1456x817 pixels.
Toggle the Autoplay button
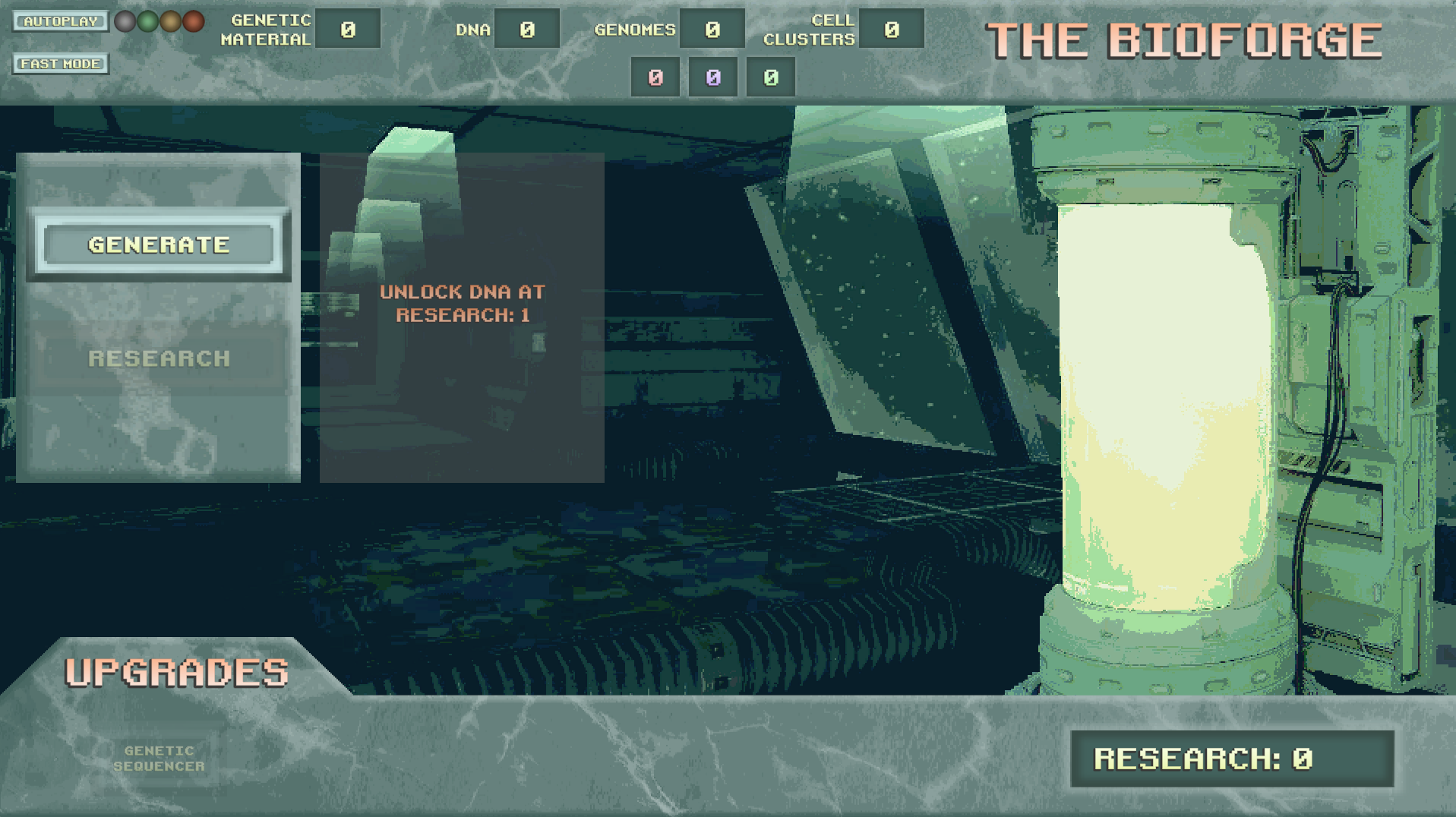click(x=60, y=21)
